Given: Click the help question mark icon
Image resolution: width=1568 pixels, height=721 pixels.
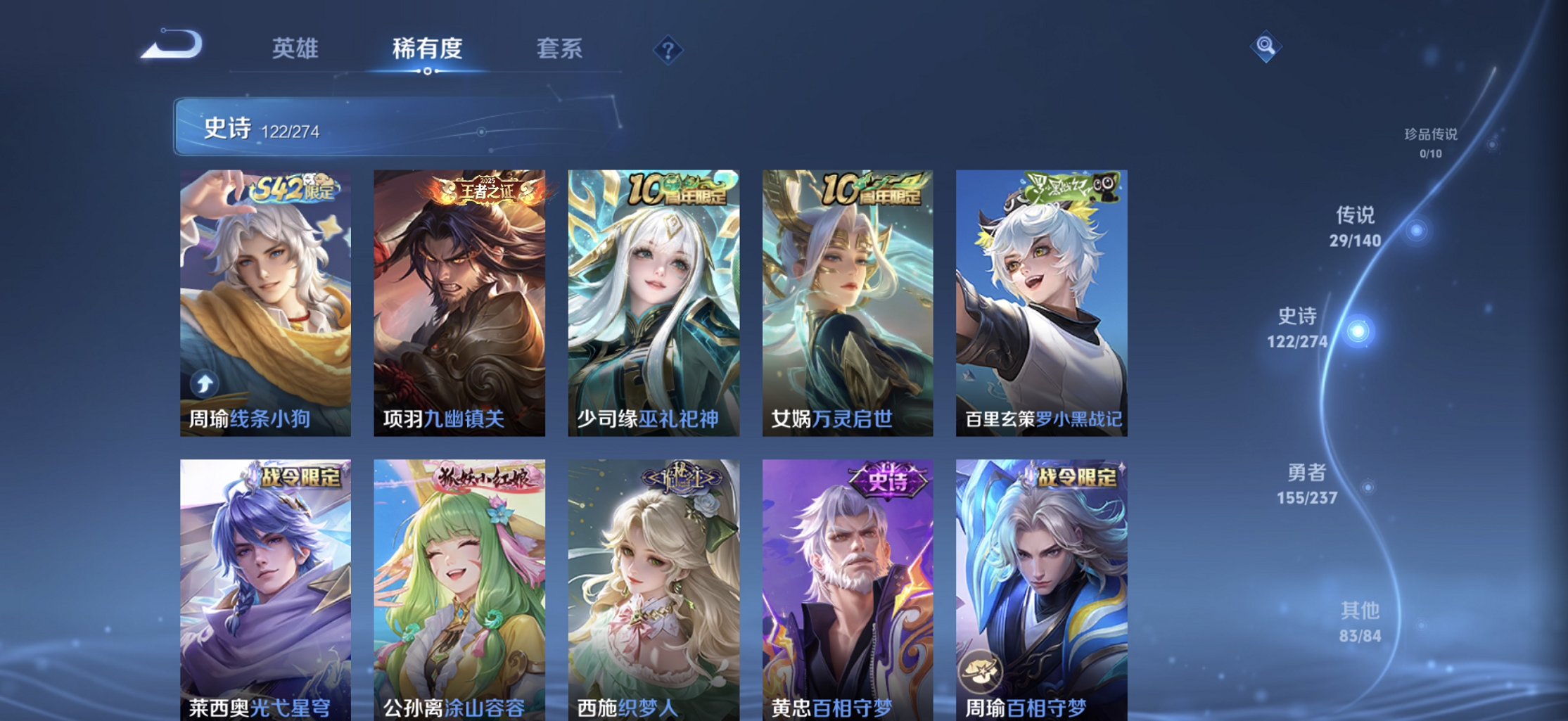Looking at the screenshot, I should [667, 50].
